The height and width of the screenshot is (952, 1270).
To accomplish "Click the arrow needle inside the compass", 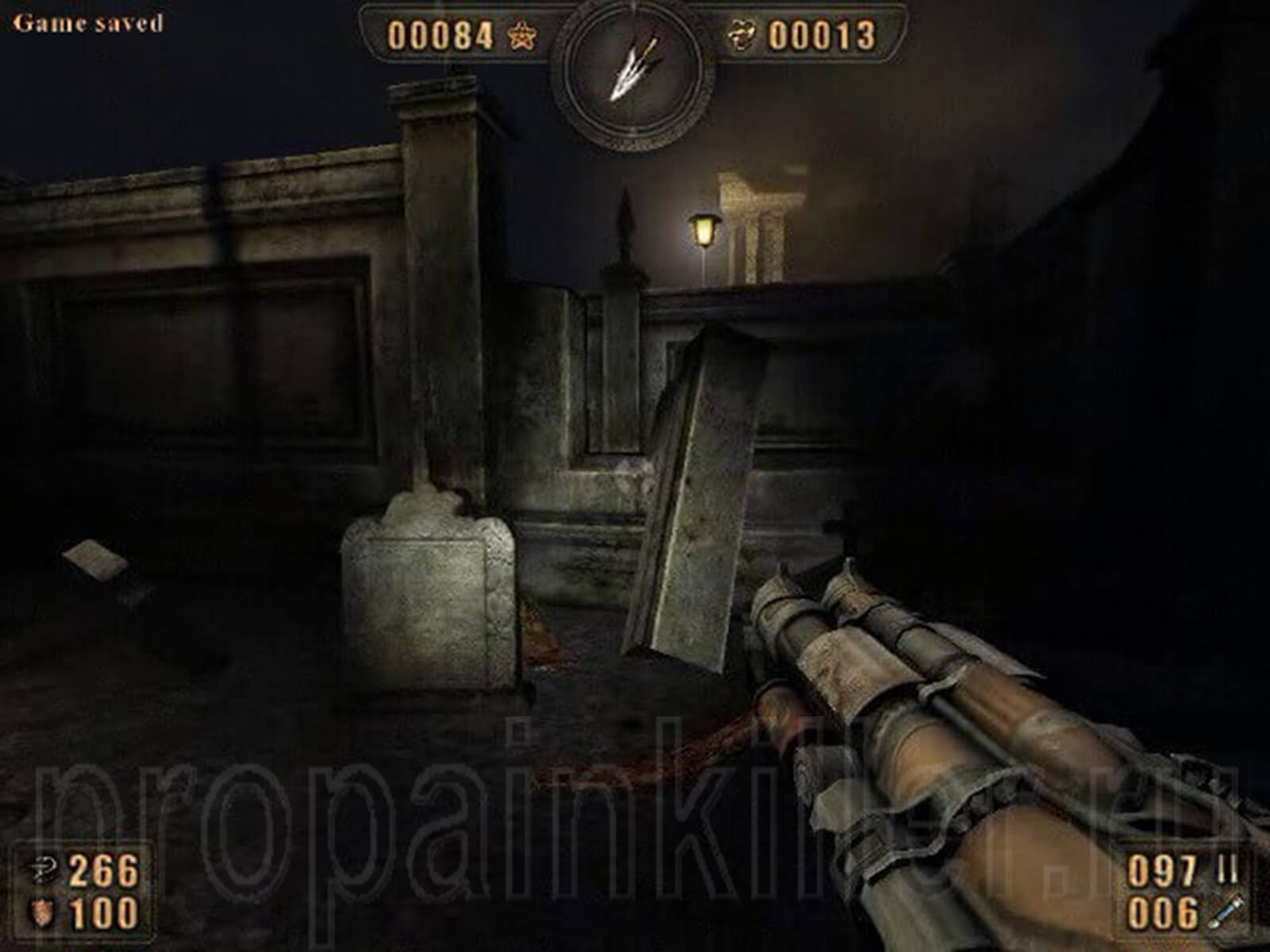I will click(635, 67).
